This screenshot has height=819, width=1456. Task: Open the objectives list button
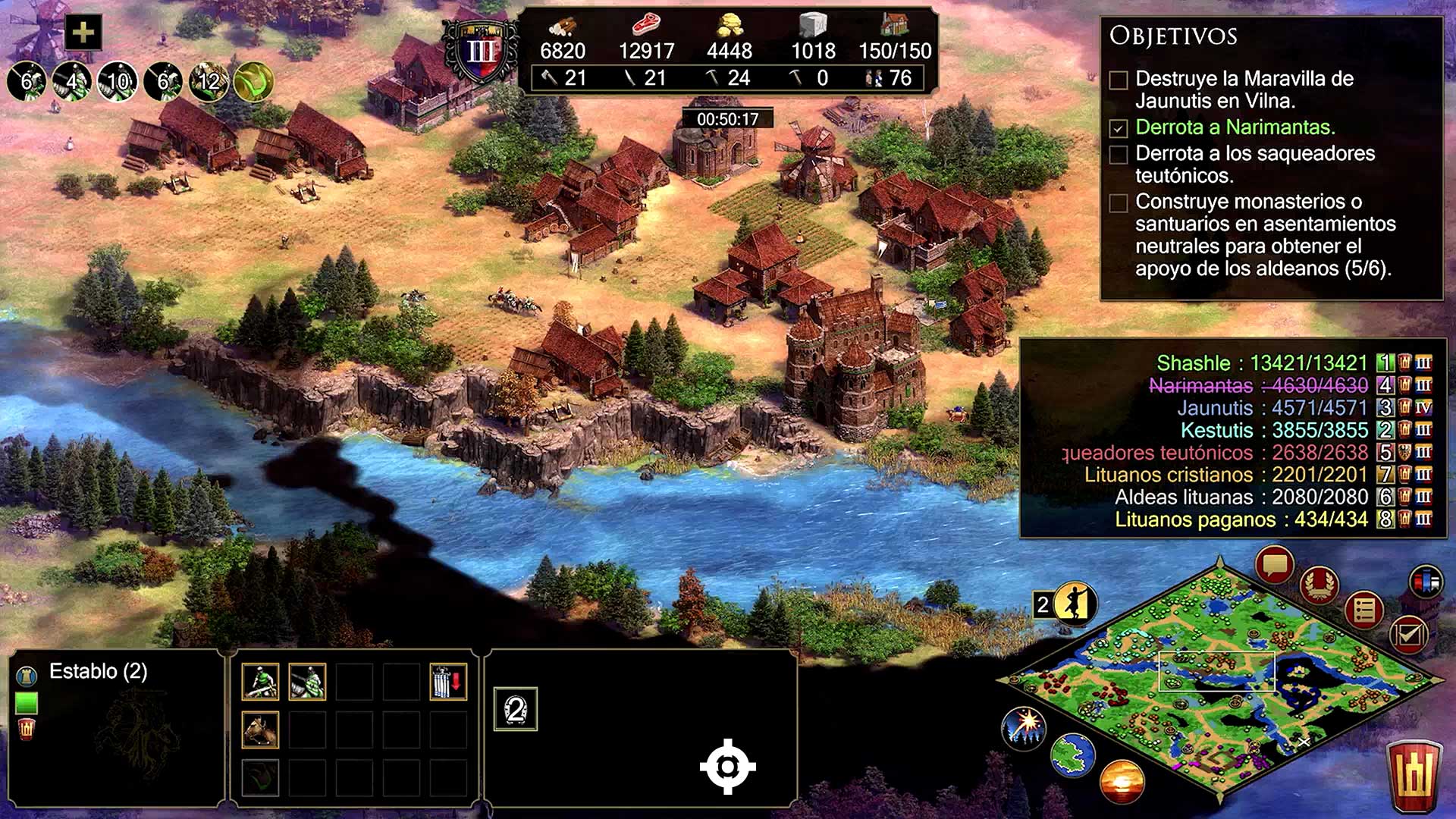[1364, 610]
